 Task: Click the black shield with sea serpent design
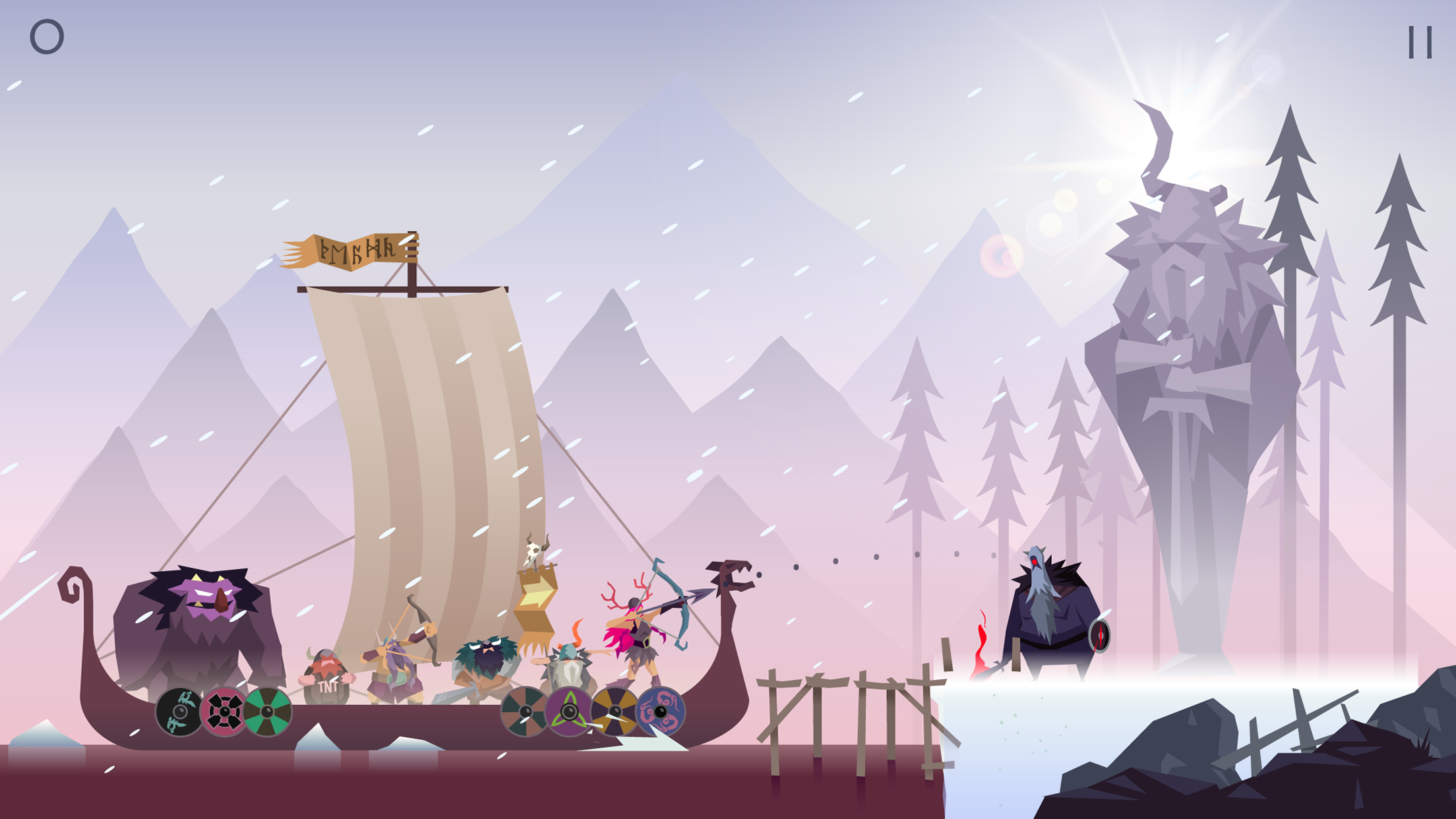pos(178,710)
